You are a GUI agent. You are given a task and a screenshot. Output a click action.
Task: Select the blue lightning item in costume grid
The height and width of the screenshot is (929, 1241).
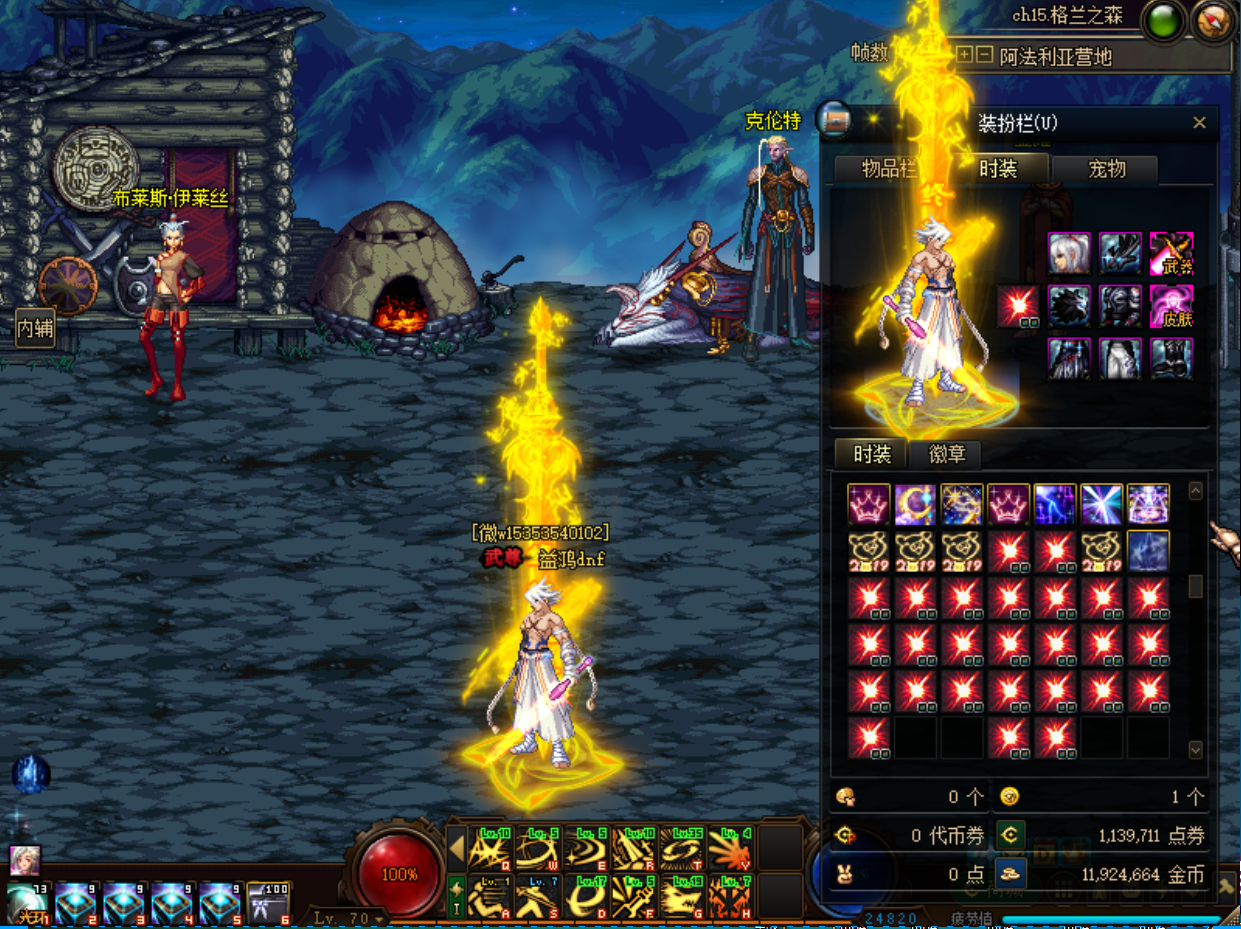pos(1055,505)
